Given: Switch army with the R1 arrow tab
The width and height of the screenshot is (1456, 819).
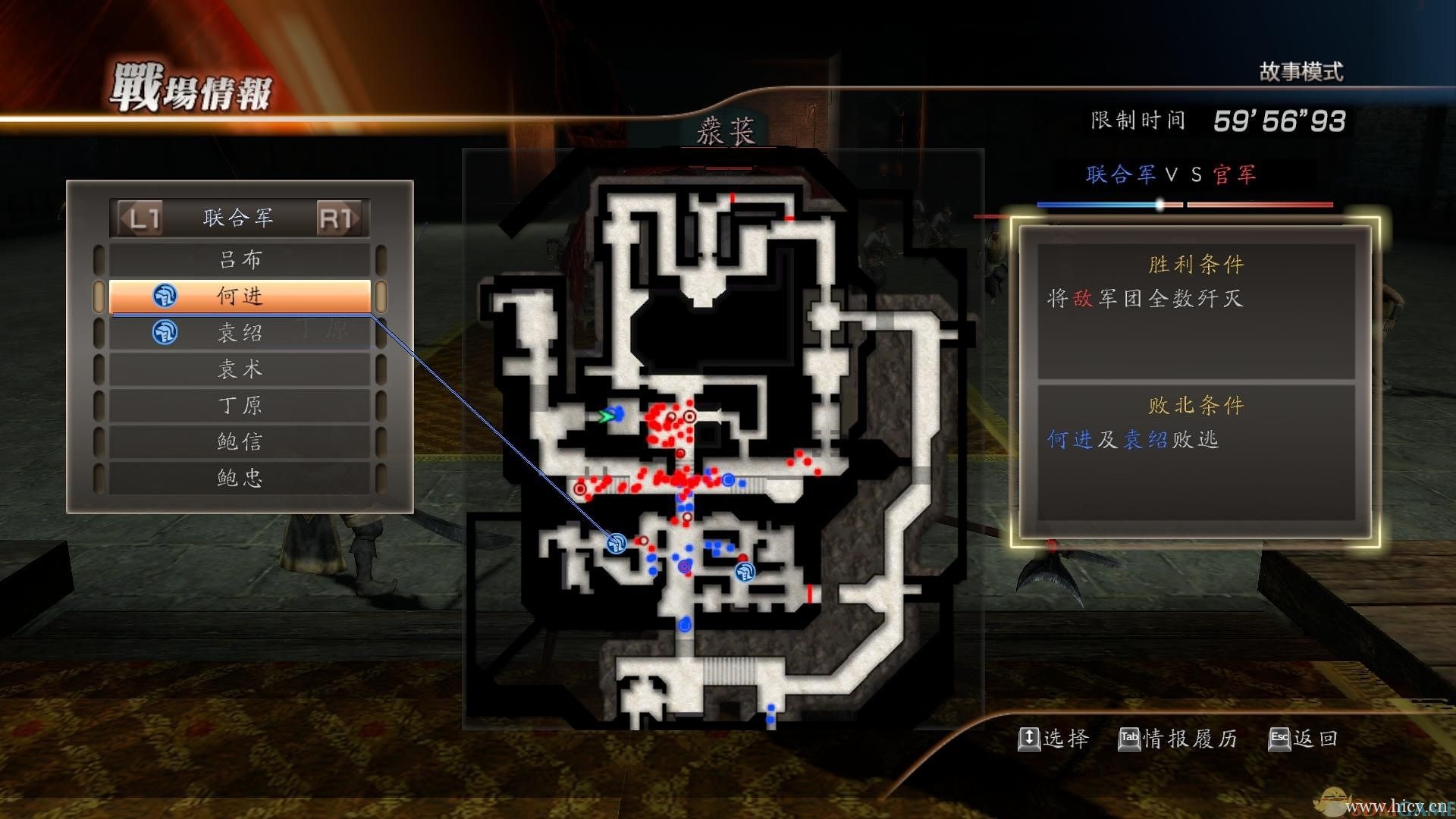Looking at the screenshot, I should click(337, 218).
